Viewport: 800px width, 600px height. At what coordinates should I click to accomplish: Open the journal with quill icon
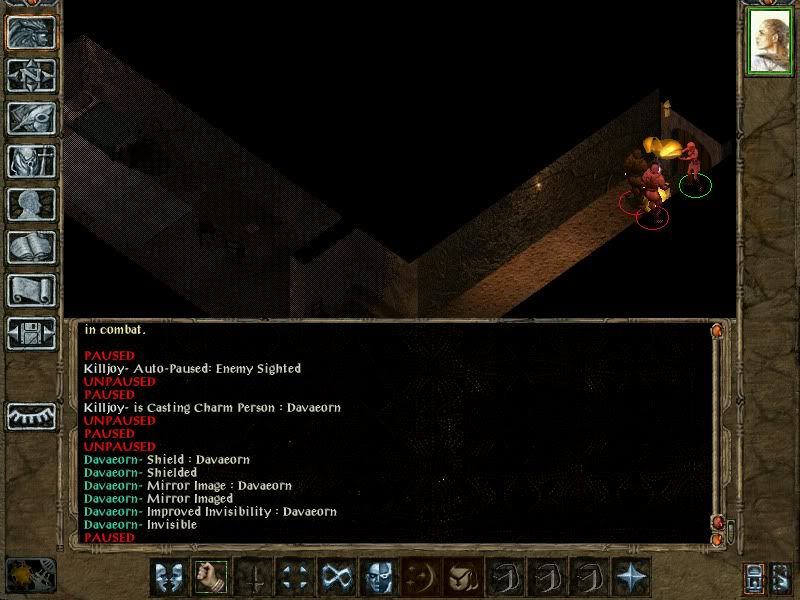[x=31, y=118]
